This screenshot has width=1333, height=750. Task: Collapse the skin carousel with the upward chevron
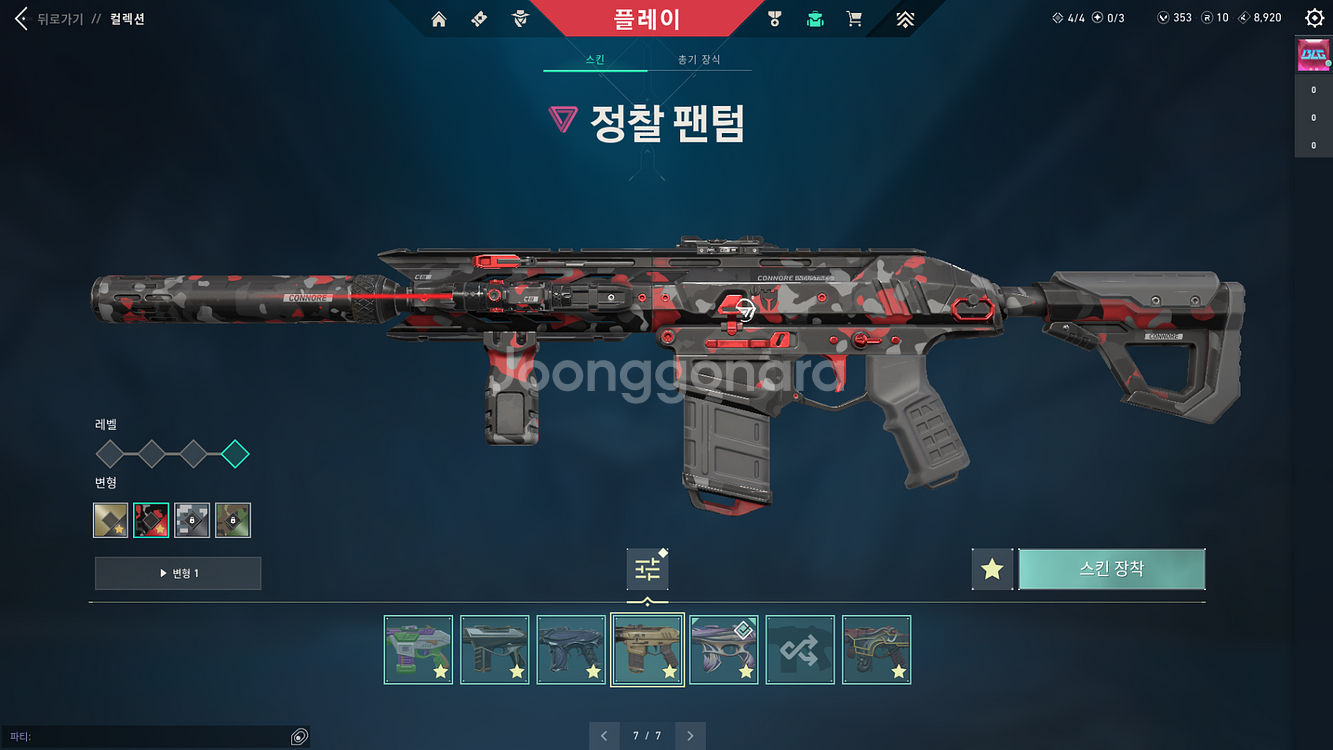coord(647,602)
